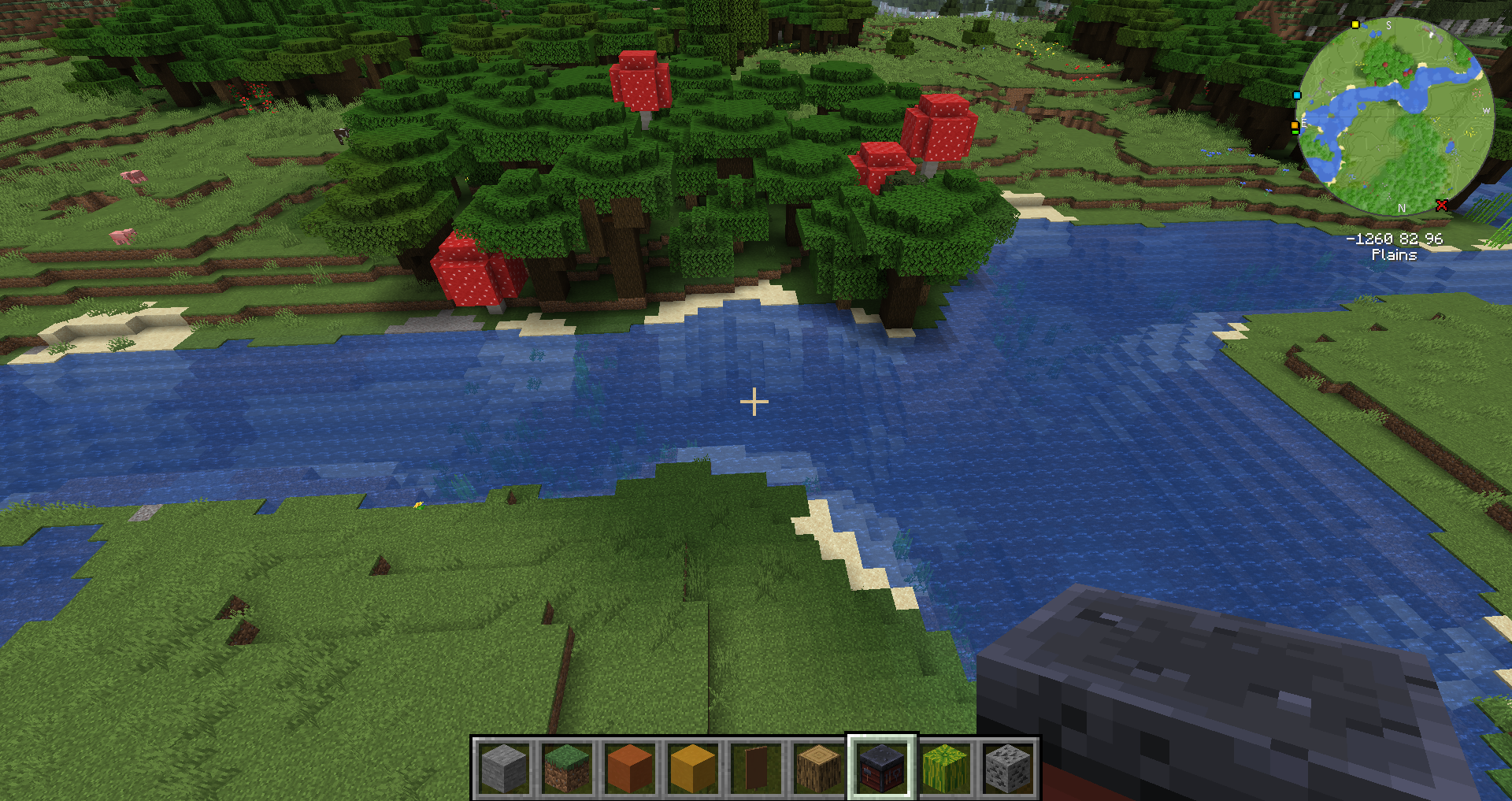
Task: Select the smithing table hotbar slot
Action: (x=882, y=768)
